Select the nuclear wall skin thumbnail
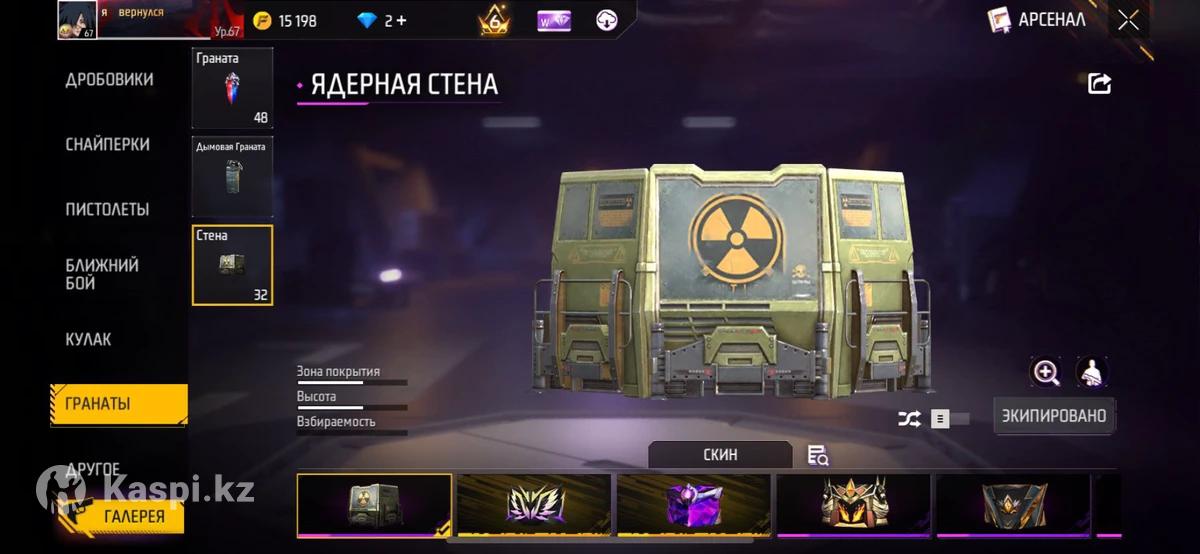The width and height of the screenshot is (1200, 554). coord(374,505)
